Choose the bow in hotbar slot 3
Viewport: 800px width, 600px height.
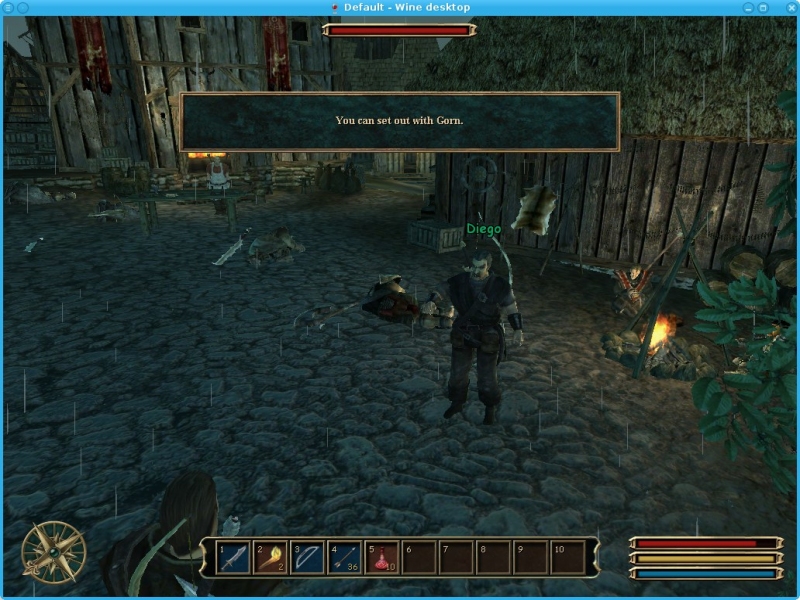307,557
